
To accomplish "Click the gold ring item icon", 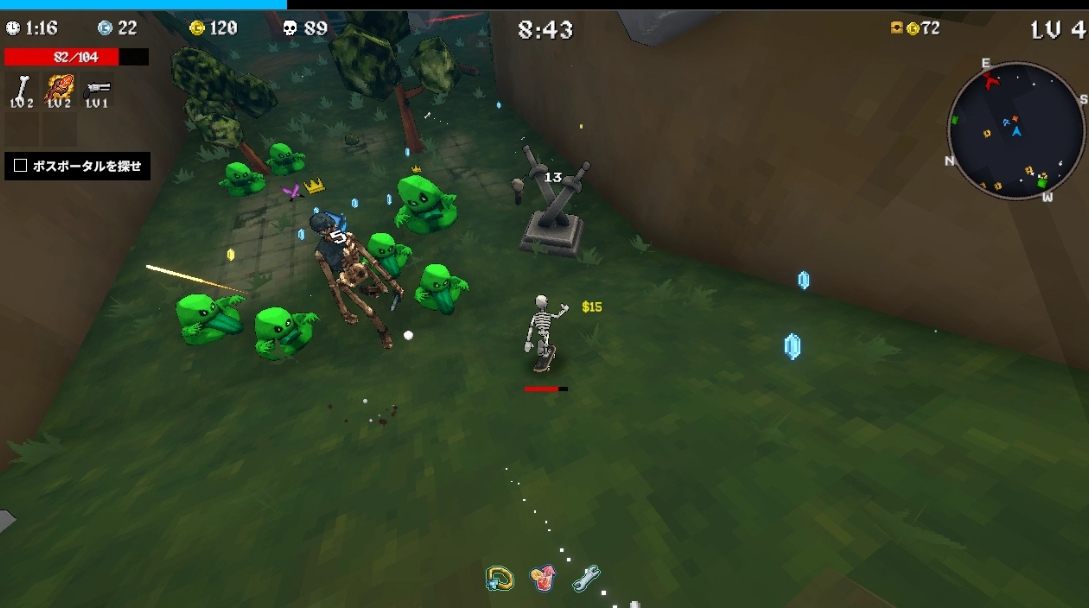I will tap(499, 577).
